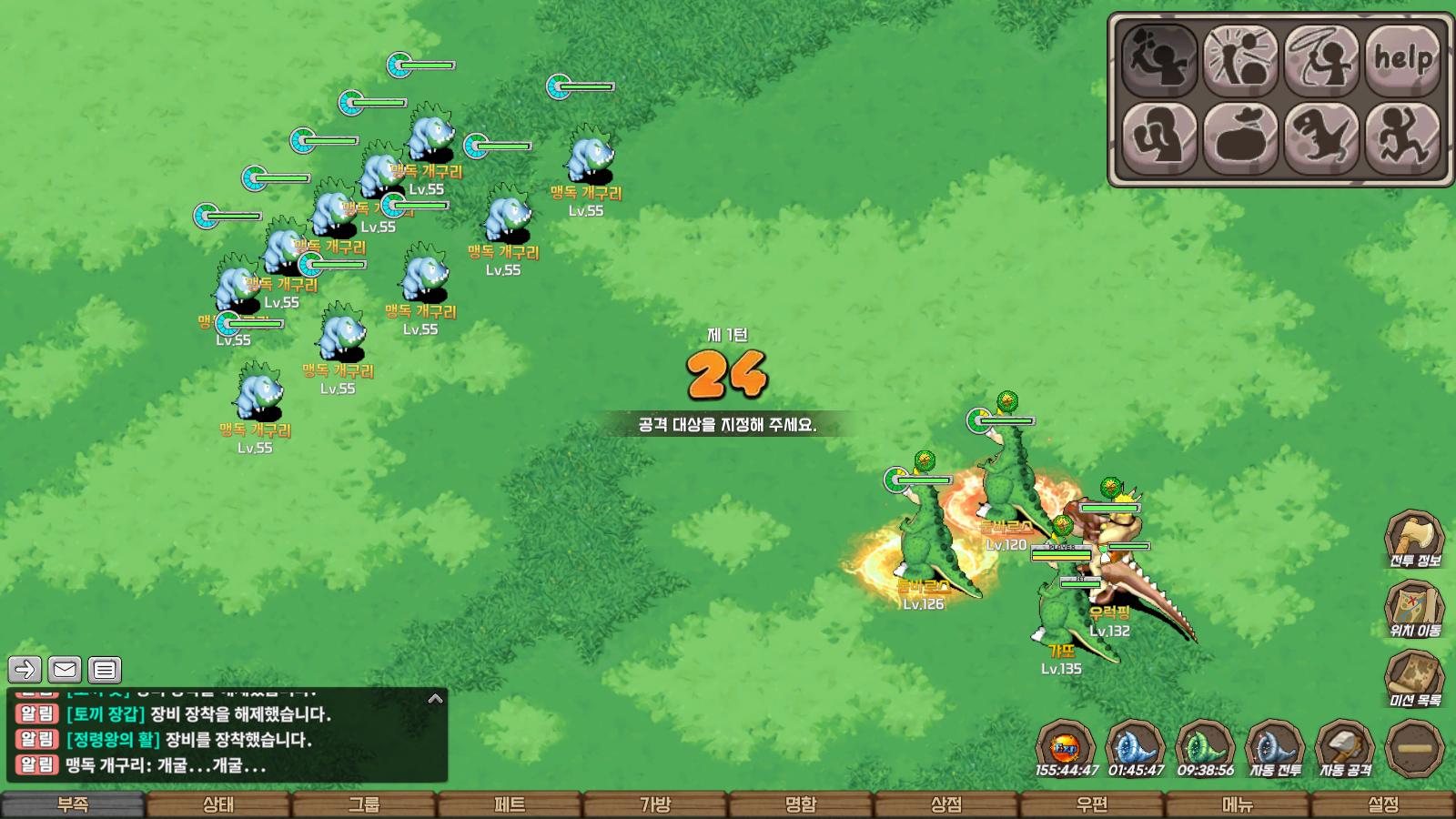Select the guarding figure defend command

click(1159, 138)
